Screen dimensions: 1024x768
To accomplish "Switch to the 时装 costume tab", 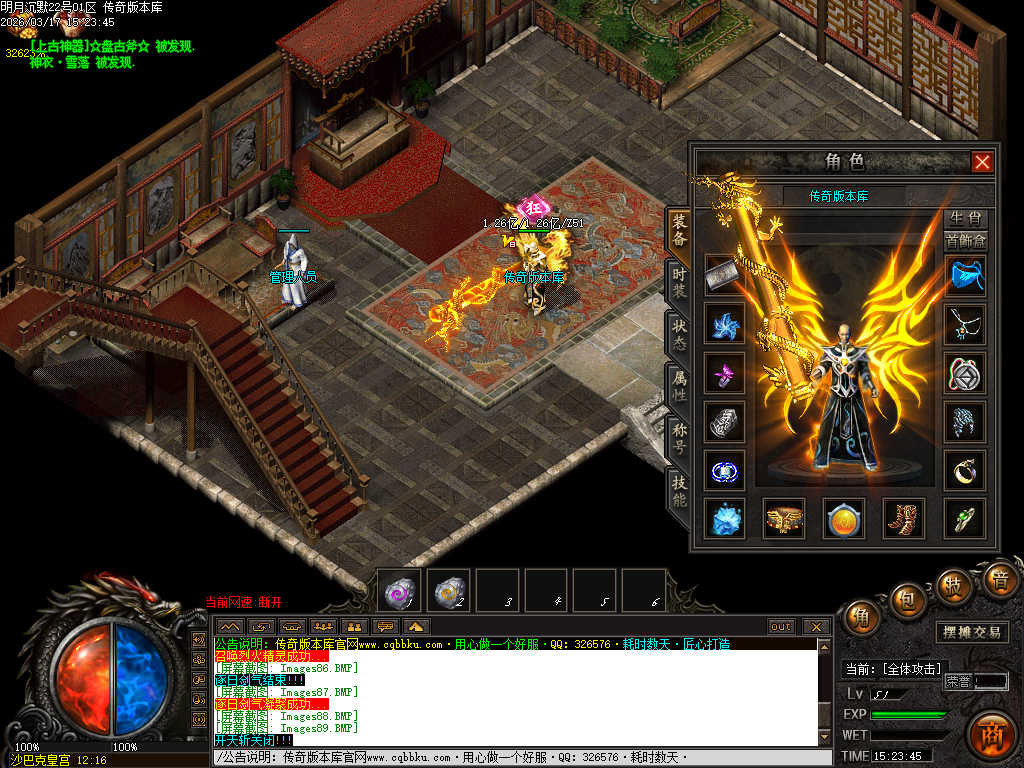I will [x=679, y=281].
